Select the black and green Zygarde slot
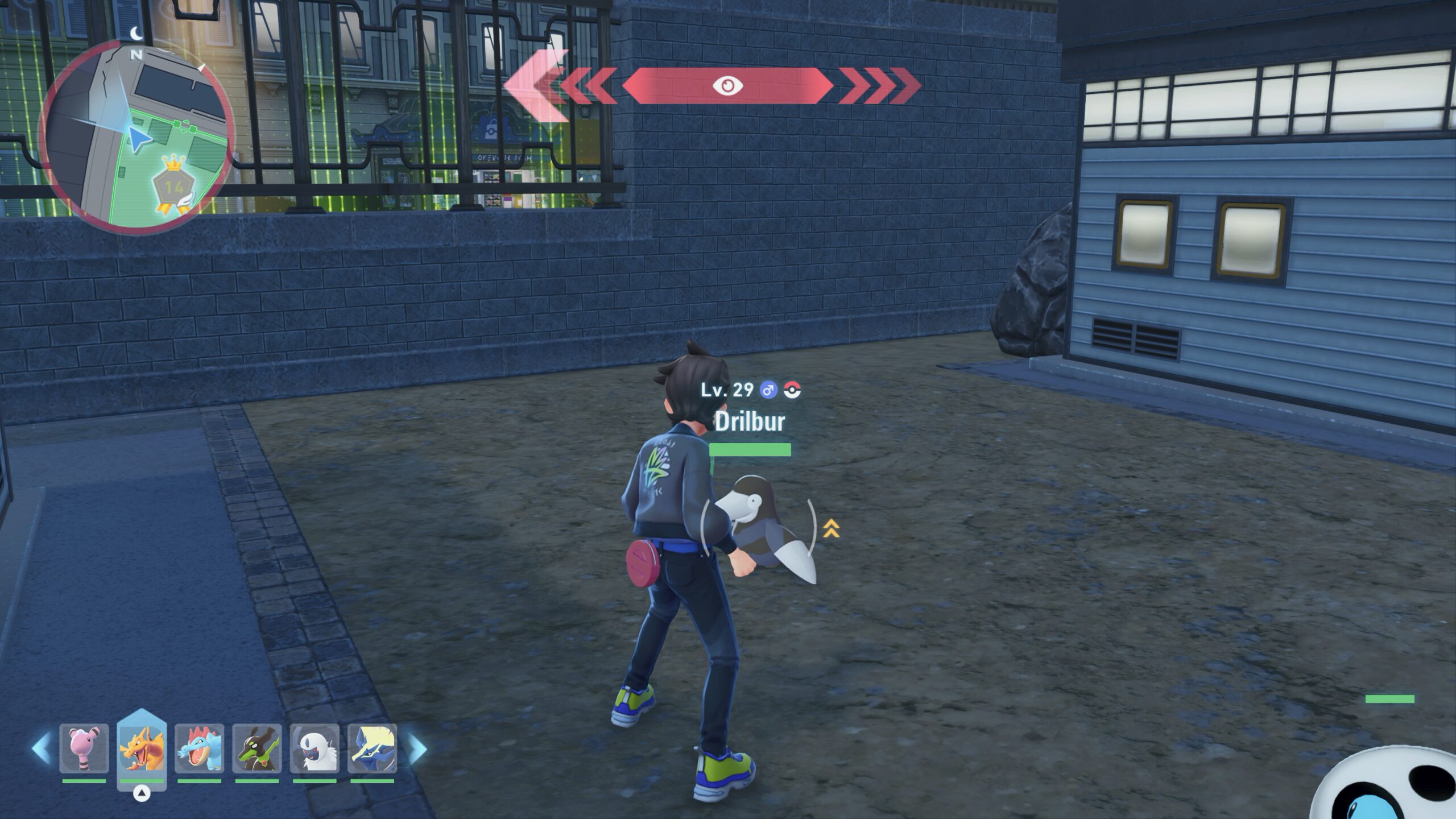 (x=257, y=748)
